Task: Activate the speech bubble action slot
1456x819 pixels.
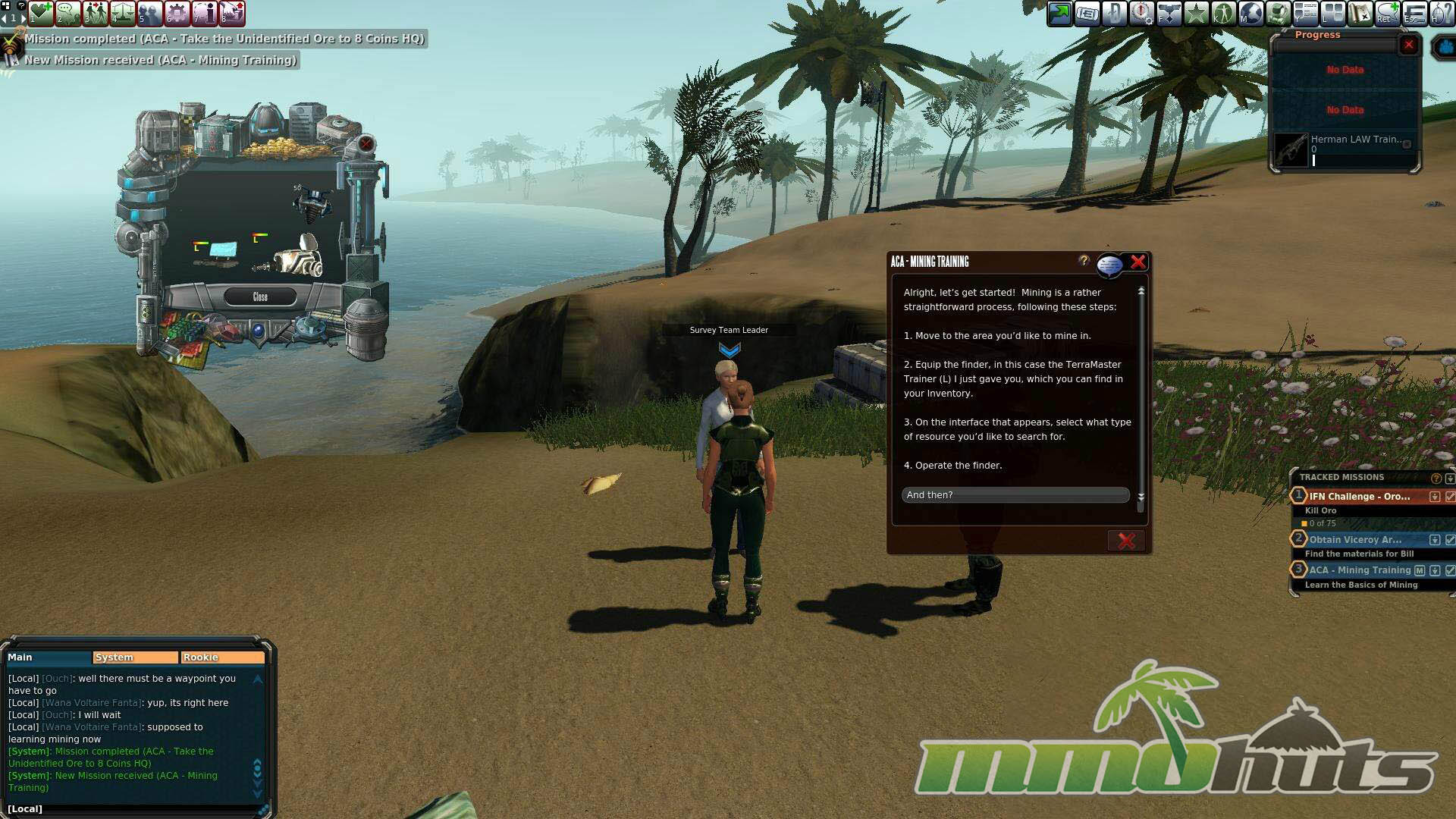Action: 68,13
